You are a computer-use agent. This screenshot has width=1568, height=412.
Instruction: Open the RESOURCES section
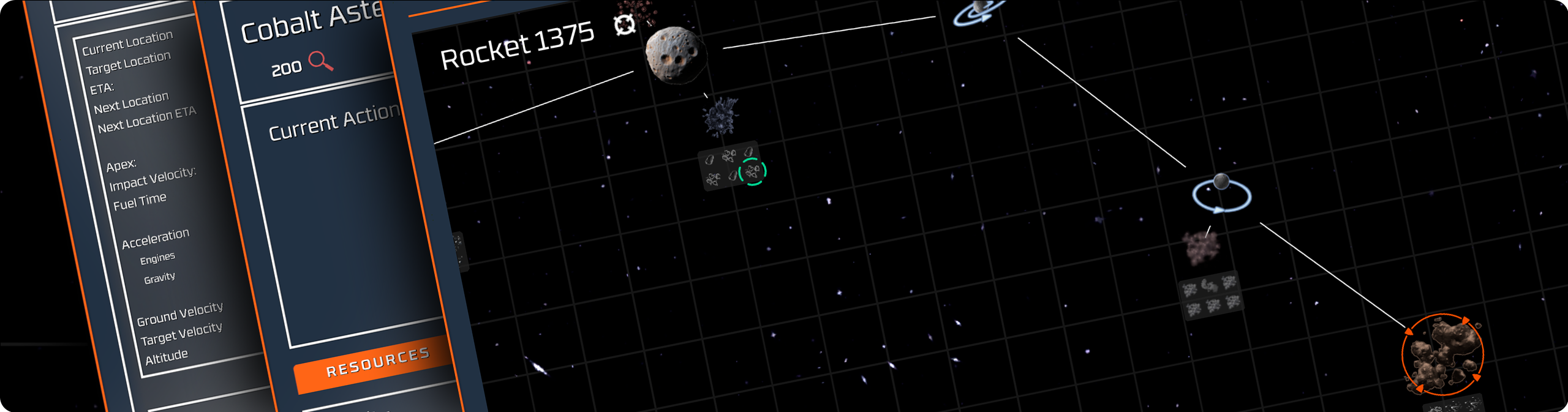(x=377, y=363)
